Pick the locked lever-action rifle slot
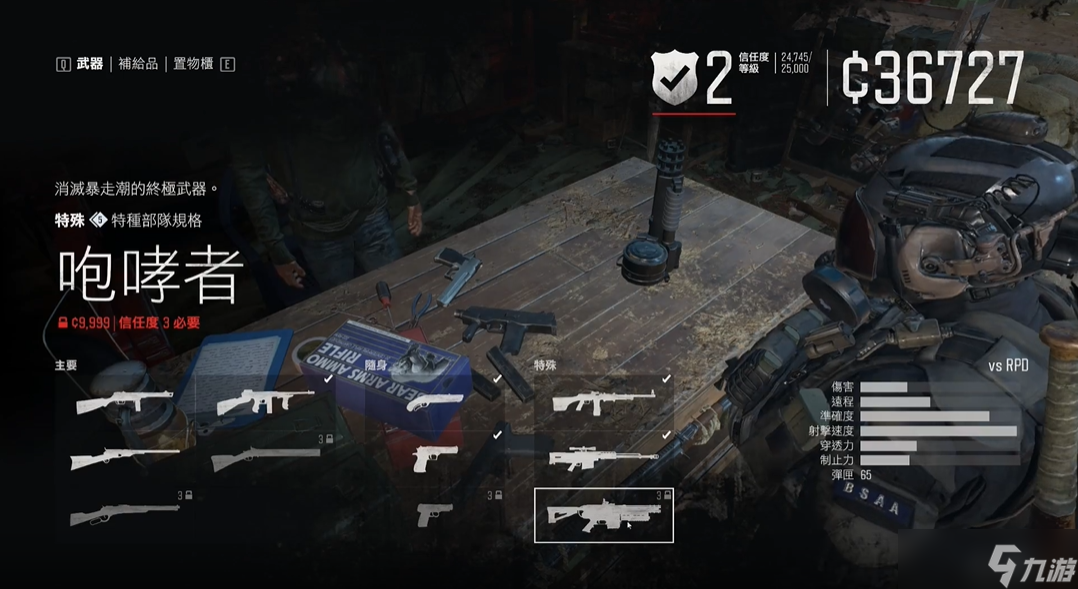The width and height of the screenshot is (1078, 589). [124, 514]
